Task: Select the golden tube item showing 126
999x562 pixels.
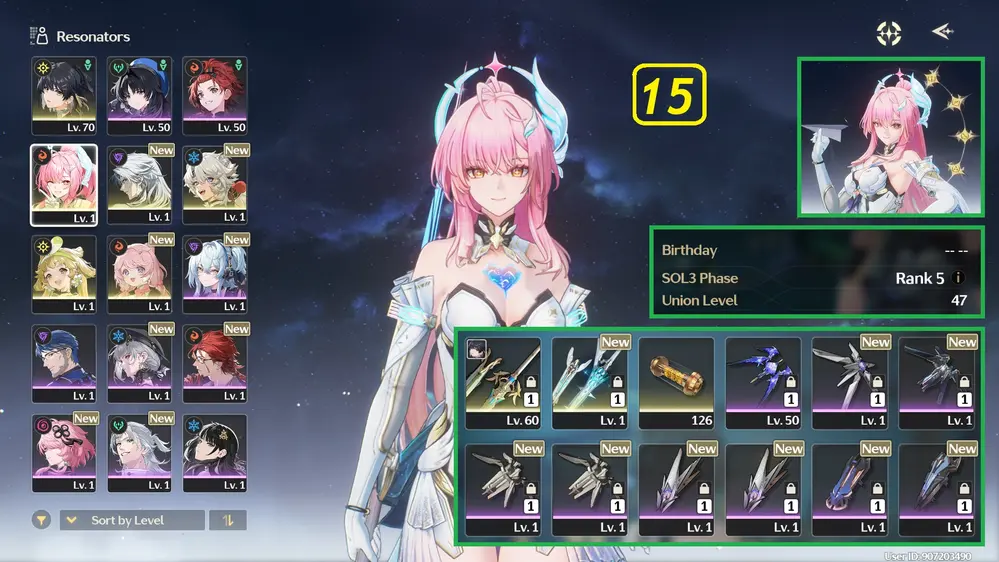Action: 676,383
